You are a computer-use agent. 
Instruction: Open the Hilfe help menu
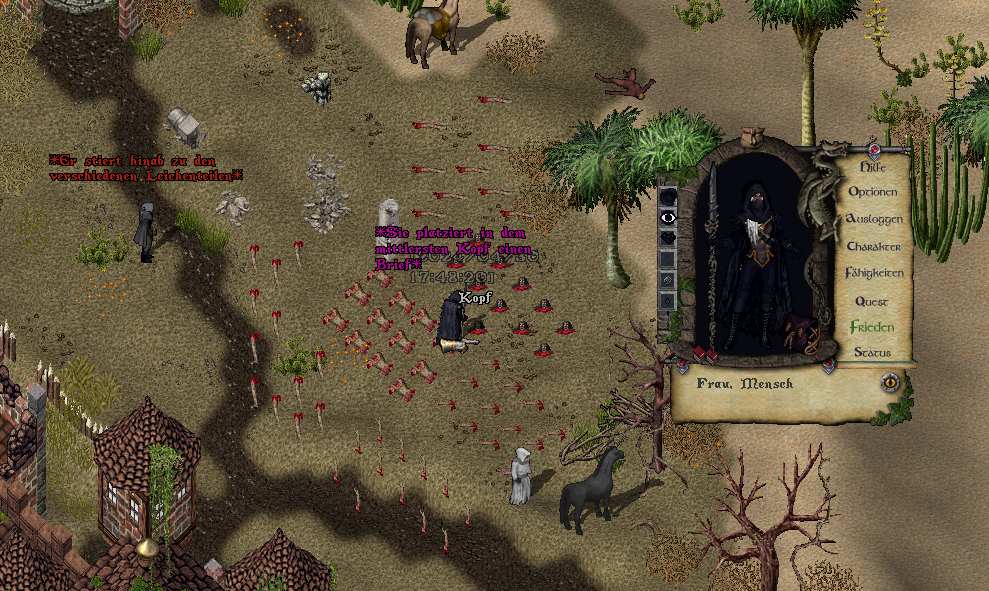pyautogui.click(x=872, y=167)
